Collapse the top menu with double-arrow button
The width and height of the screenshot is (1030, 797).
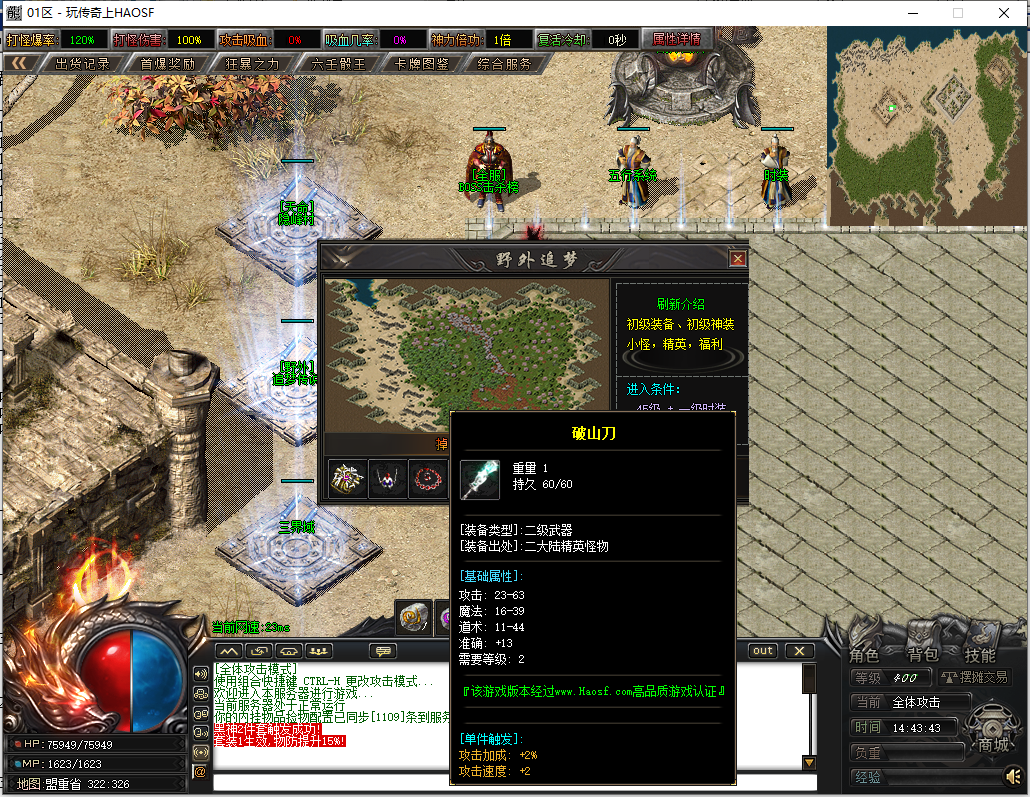pyautogui.click(x=19, y=64)
